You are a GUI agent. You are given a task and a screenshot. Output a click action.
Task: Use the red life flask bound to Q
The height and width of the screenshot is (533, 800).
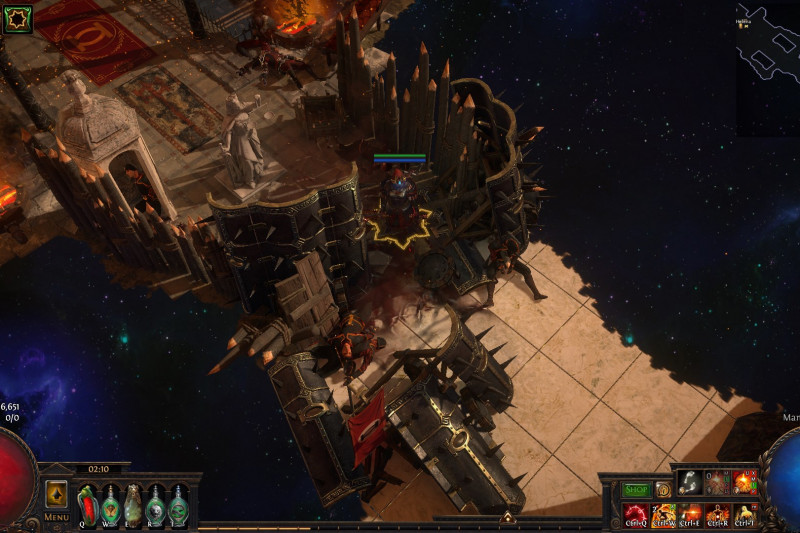[x=87, y=503]
